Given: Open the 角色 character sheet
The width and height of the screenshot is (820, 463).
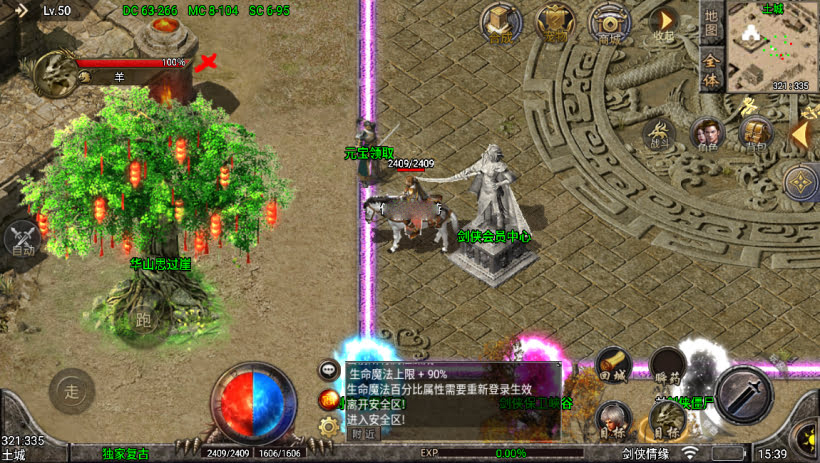Looking at the screenshot, I should pyautogui.click(x=708, y=134).
